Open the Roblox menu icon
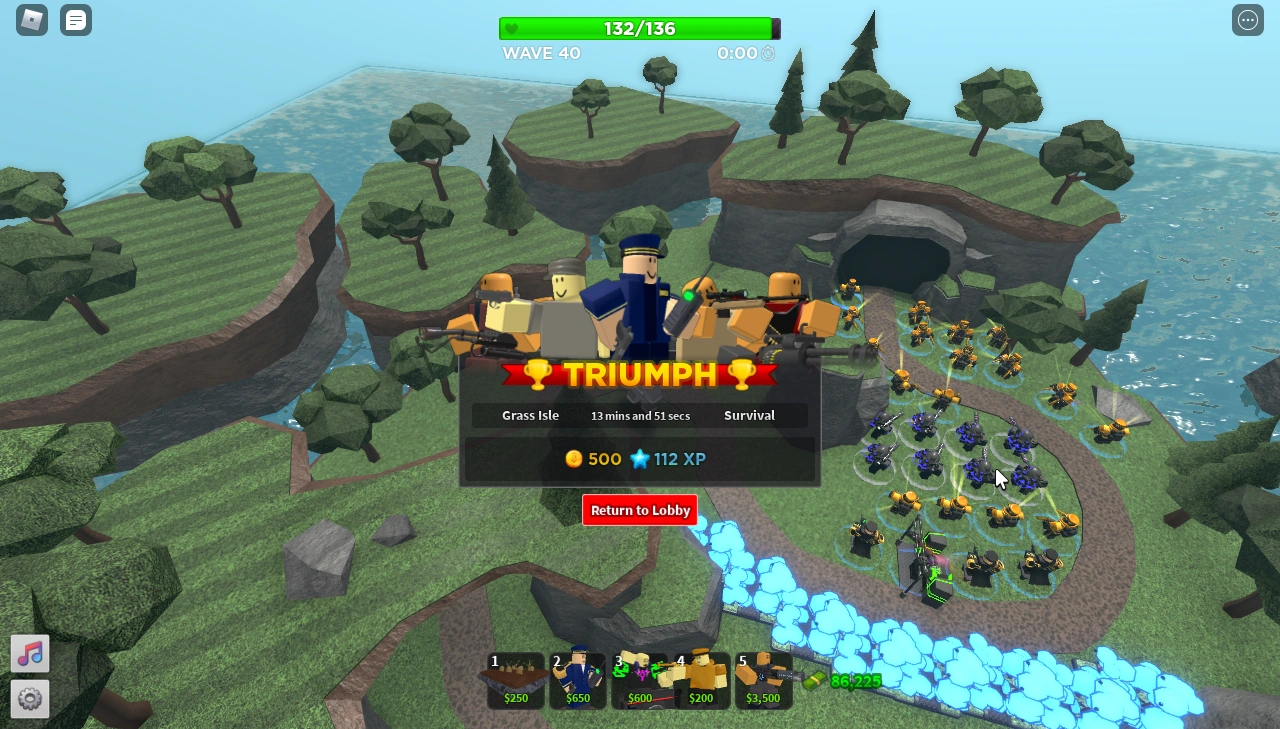Screen dimensions: 1280x729 (x=30, y=20)
